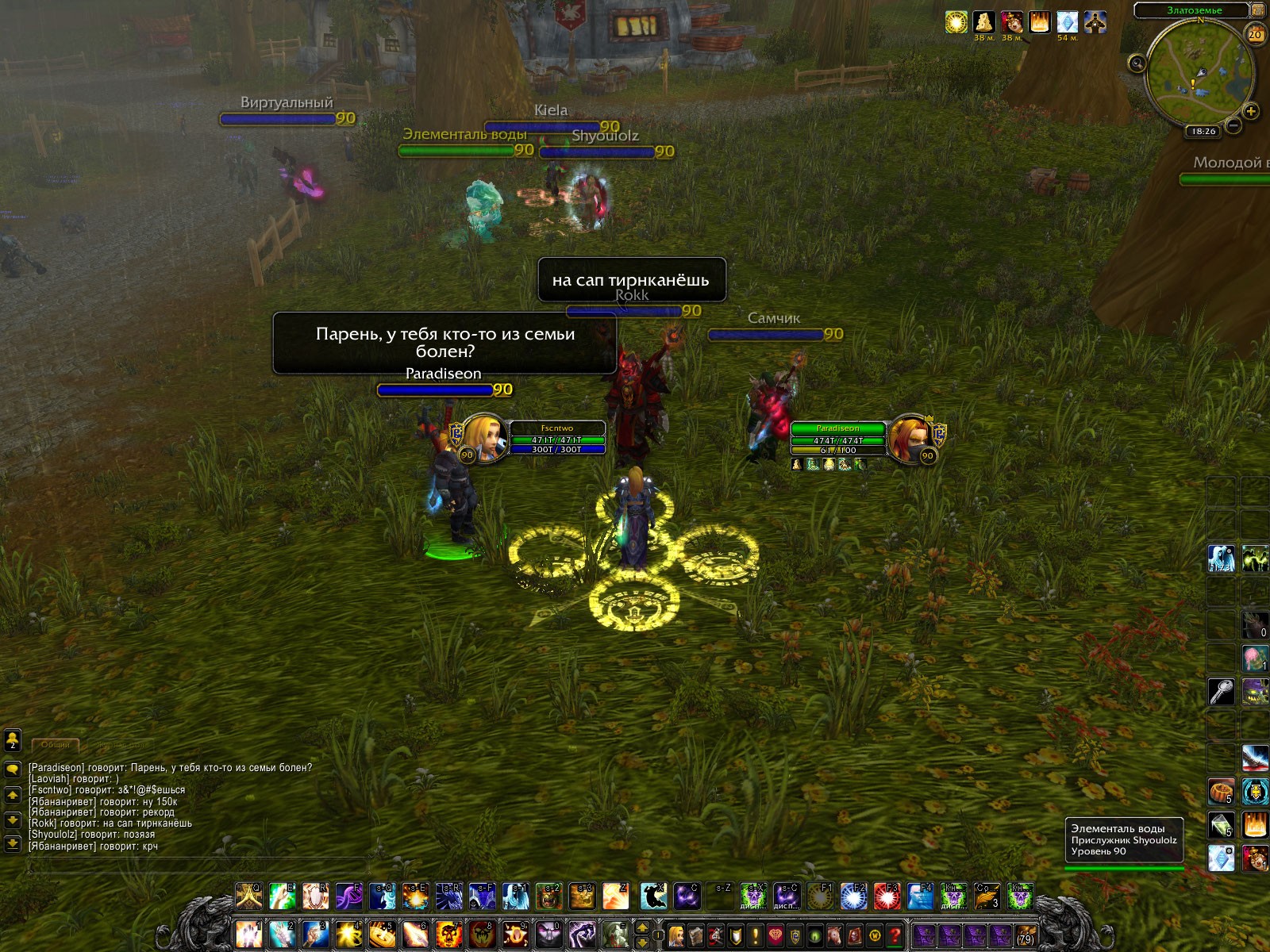Jump chat to the bottom
1270x952 pixels.
[13, 843]
